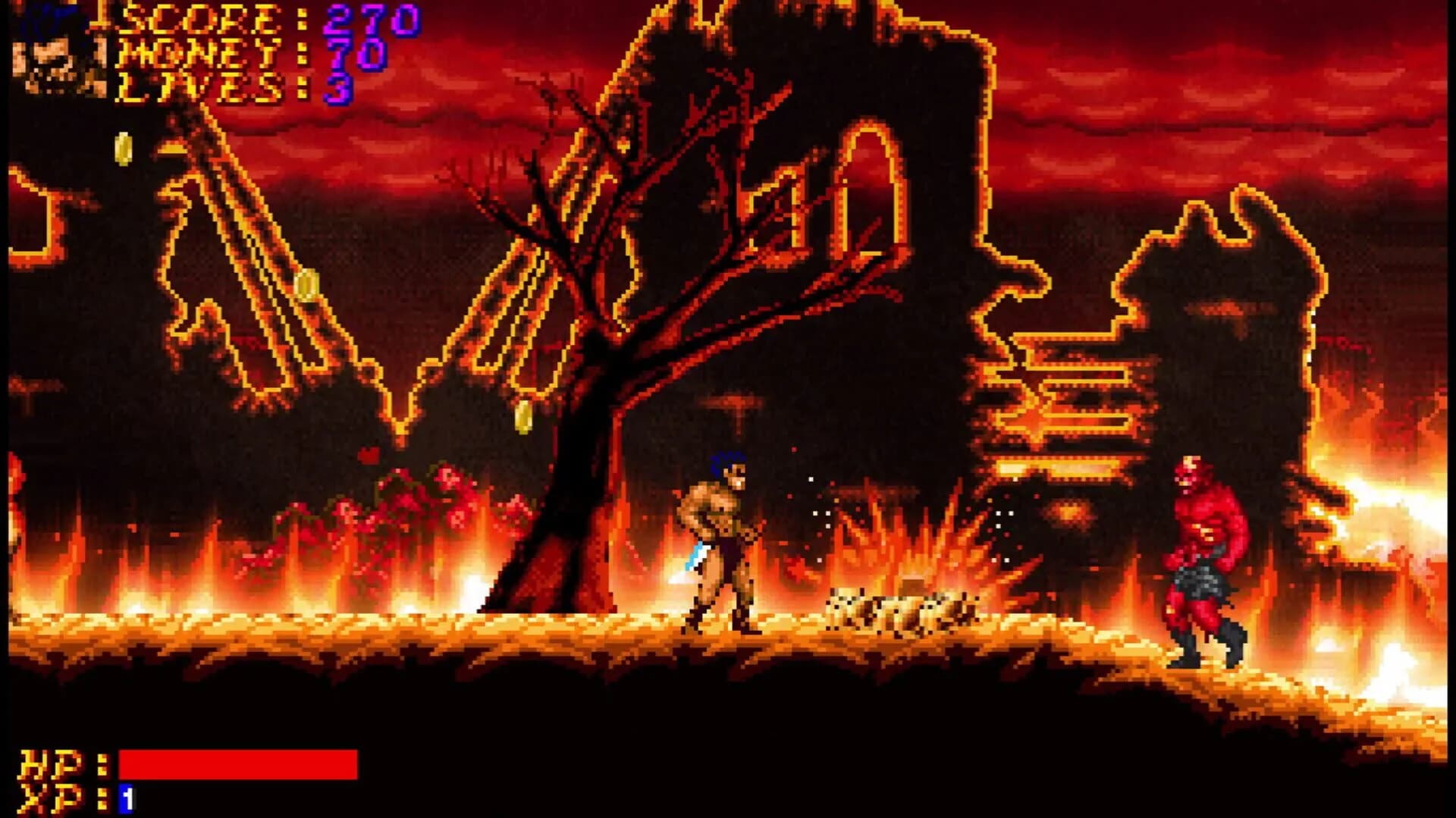
Task: Click the lowest coin beneath the tree branches
Action: click(x=523, y=415)
